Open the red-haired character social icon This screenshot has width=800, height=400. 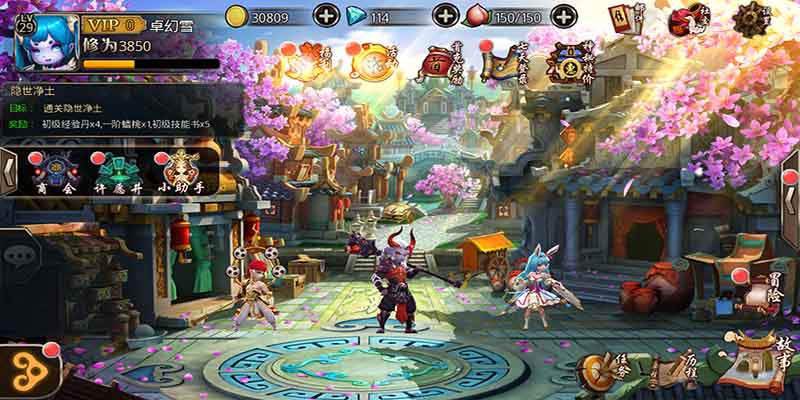pos(690,19)
